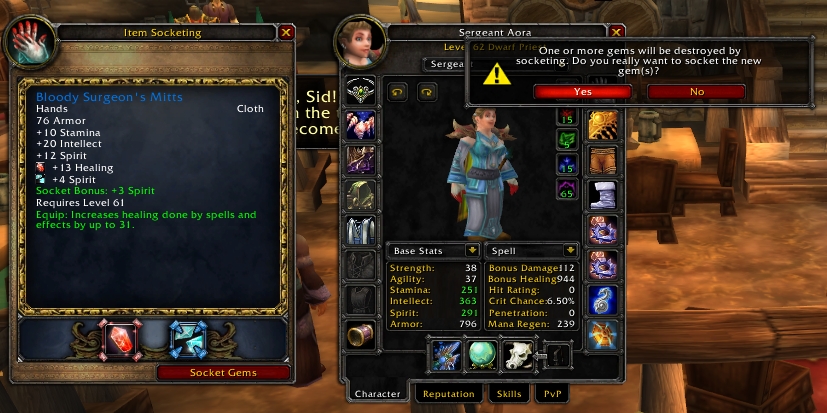Open the Base Stats dropdown
The image size is (827, 413).
pyautogui.click(x=470, y=250)
